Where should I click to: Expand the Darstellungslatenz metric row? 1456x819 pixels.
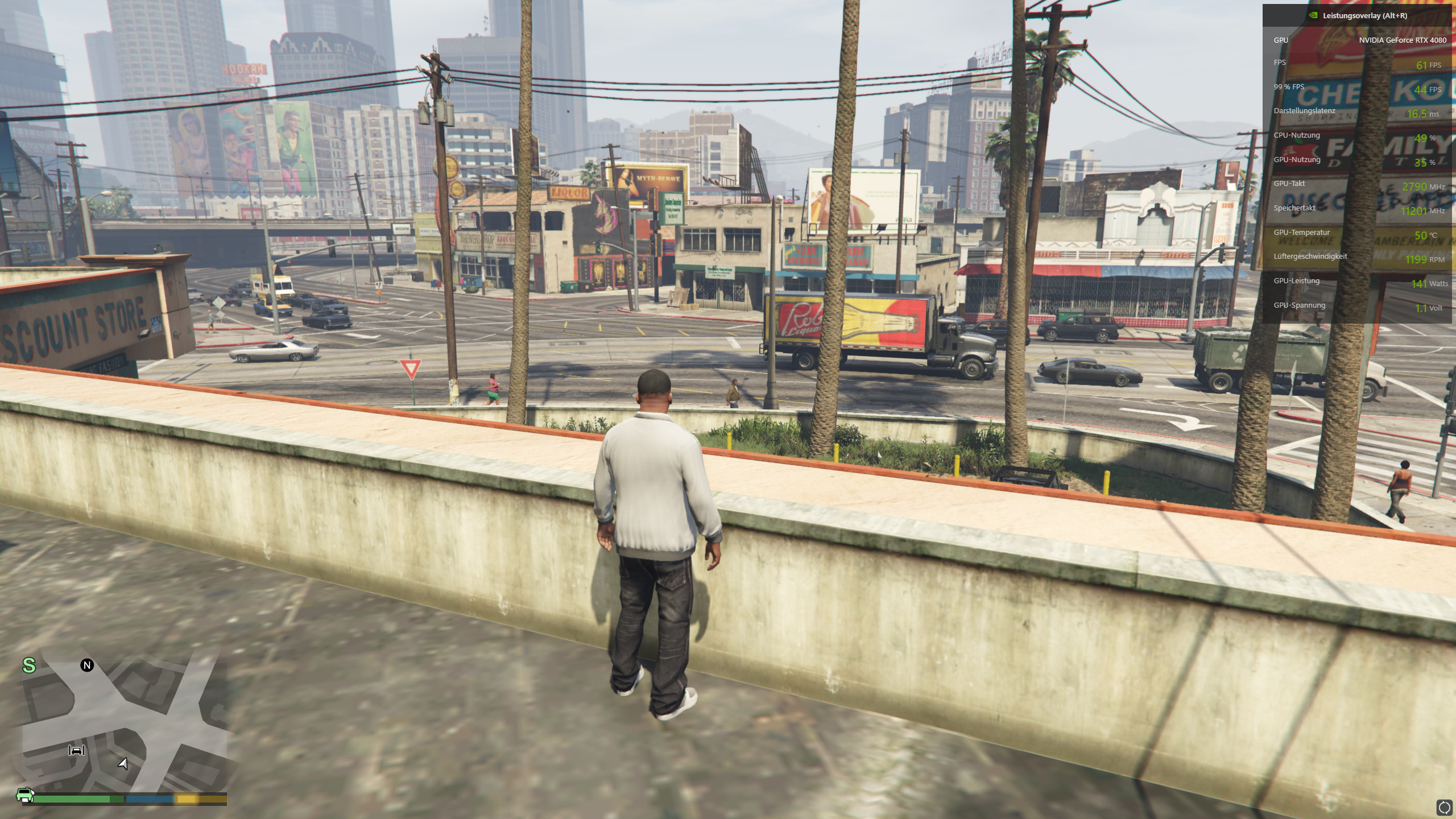tap(1304, 110)
